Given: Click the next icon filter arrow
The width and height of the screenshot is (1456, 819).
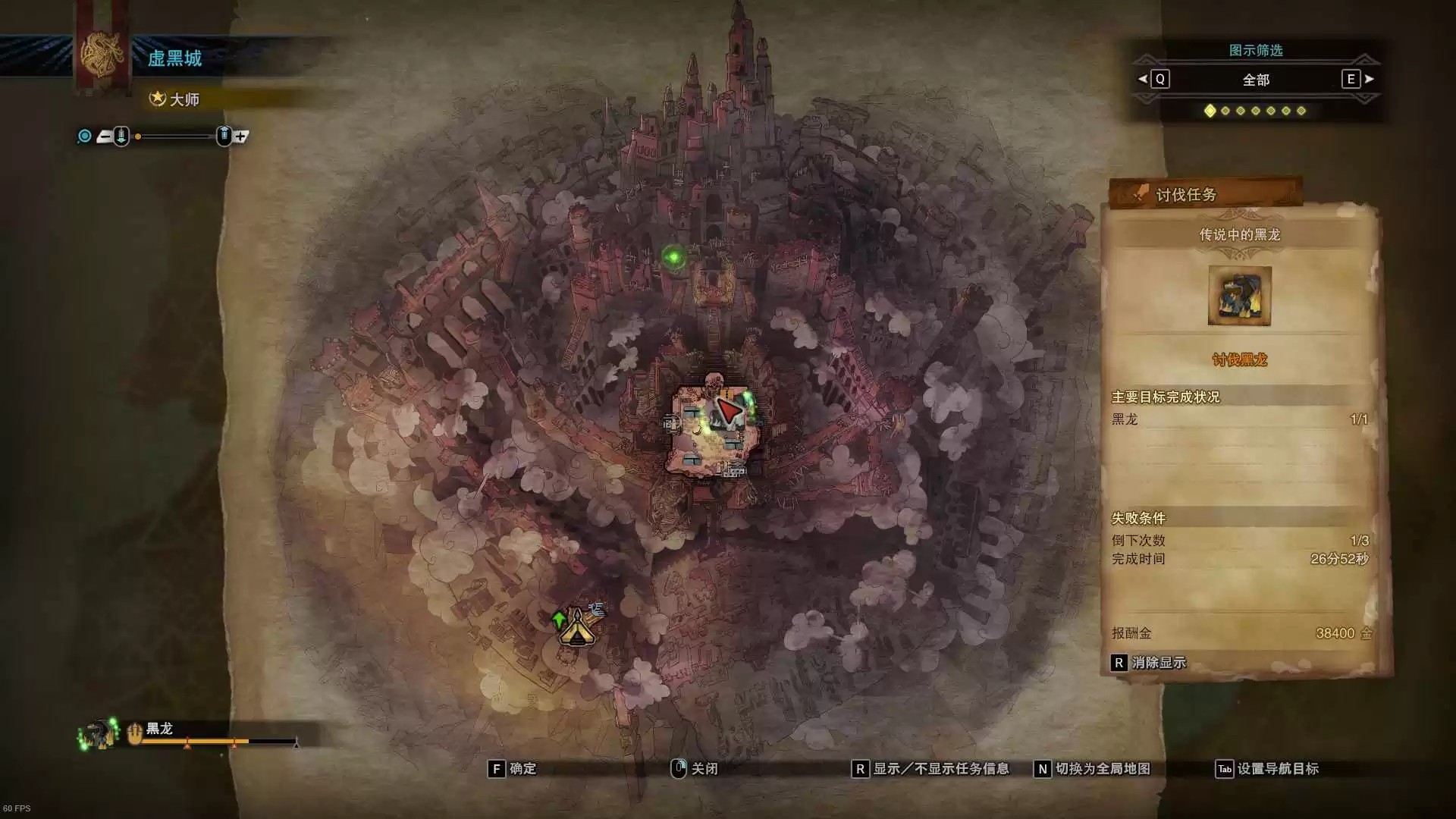Looking at the screenshot, I should tap(1370, 79).
